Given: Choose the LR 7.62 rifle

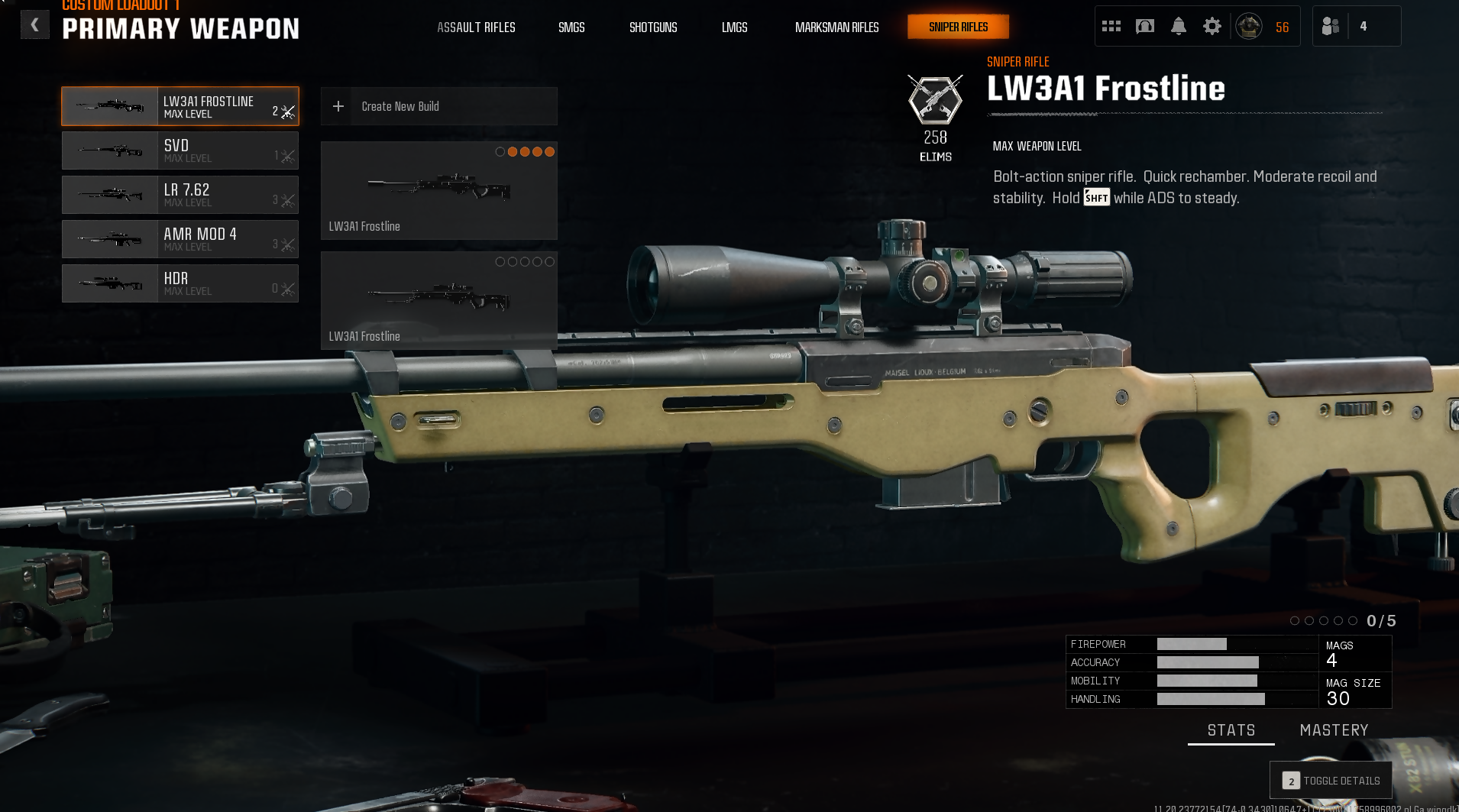Looking at the screenshot, I should [x=180, y=195].
